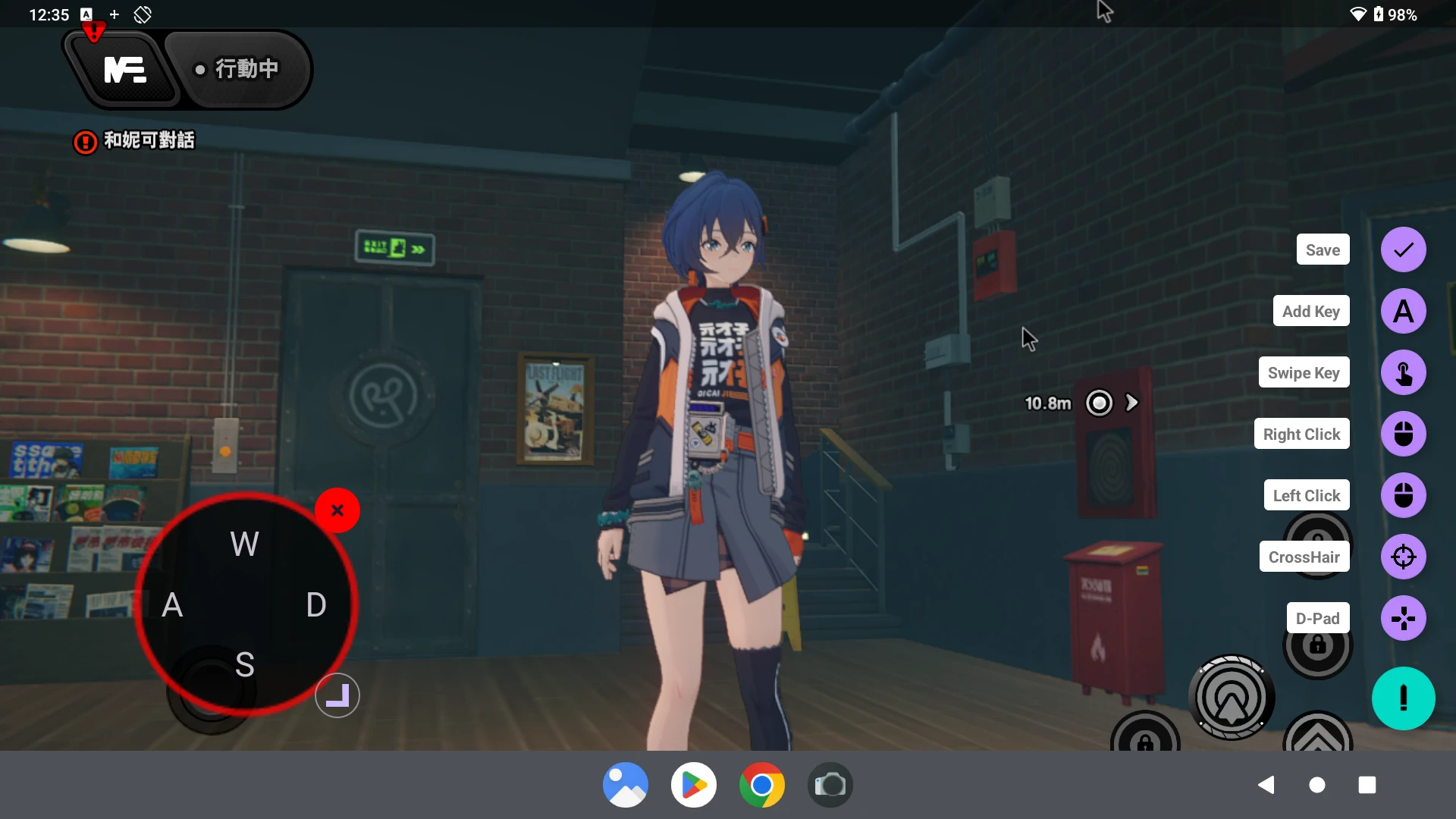The width and height of the screenshot is (1456, 819).
Task: Activate the round sprint ability button
Action: (x=1231, y=698)
